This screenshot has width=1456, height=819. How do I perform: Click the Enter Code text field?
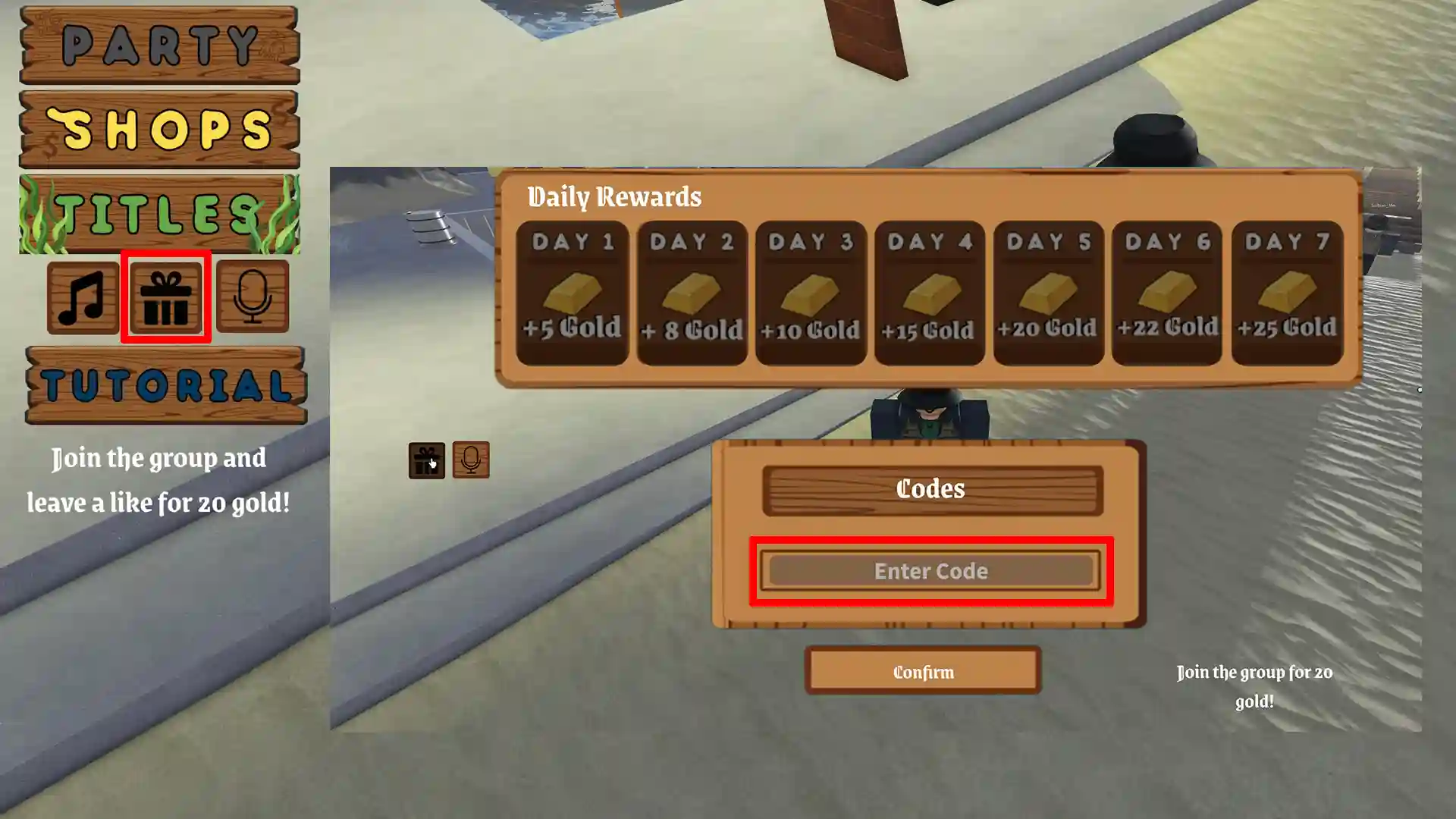pos(931,571)
